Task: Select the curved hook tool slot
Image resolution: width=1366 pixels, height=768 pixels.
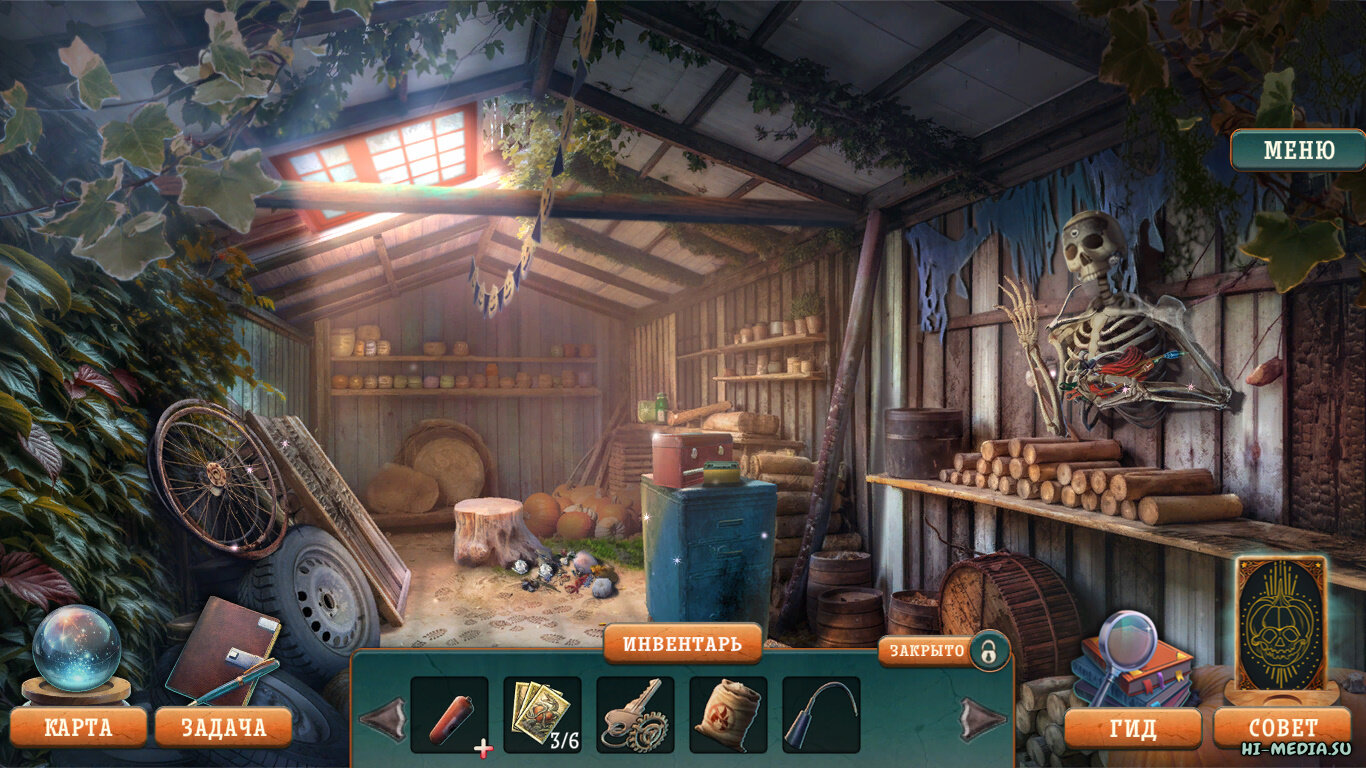Action: (821, 714)
